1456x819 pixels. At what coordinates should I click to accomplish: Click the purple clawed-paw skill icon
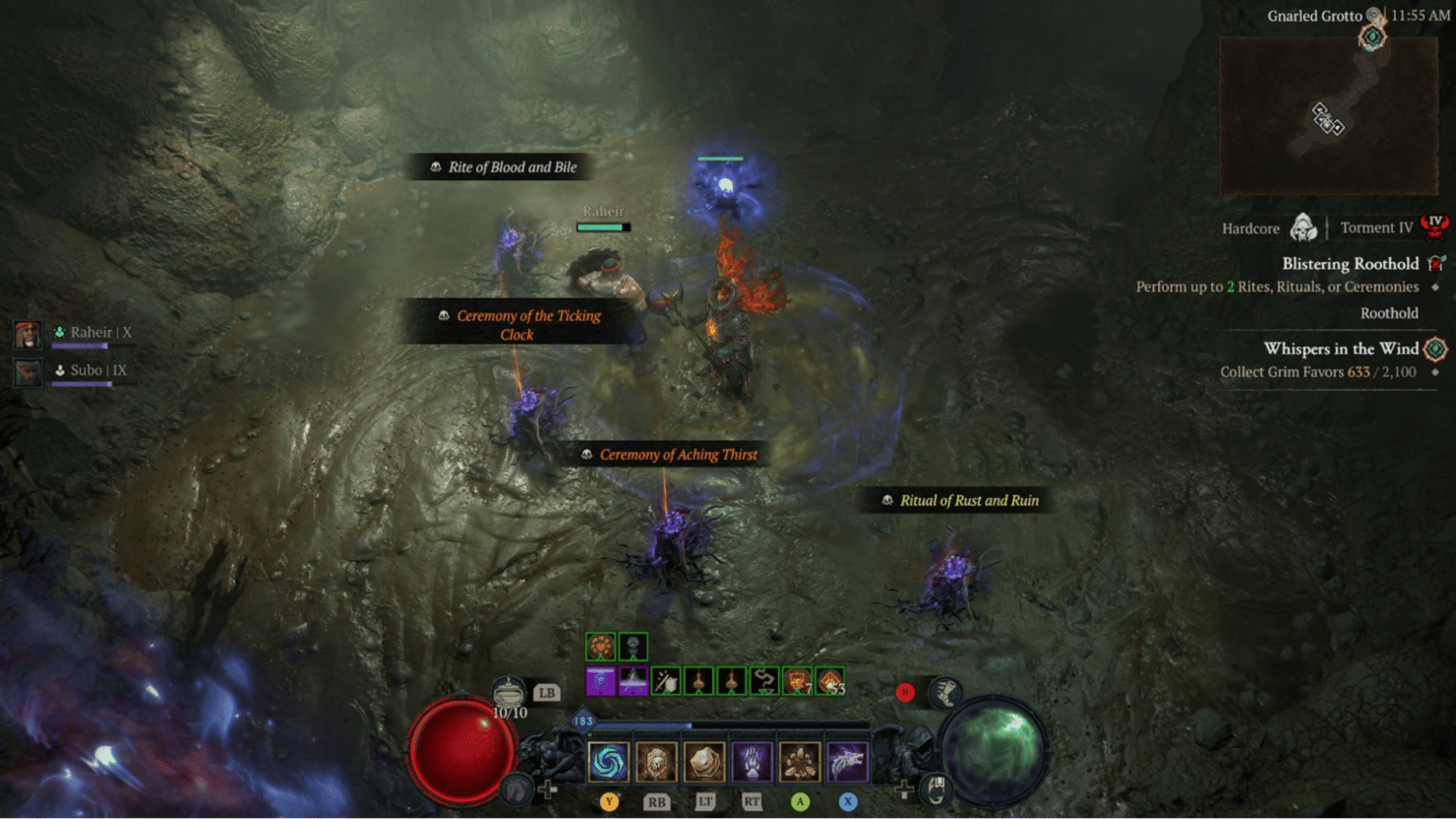click(x=752, y=761)
